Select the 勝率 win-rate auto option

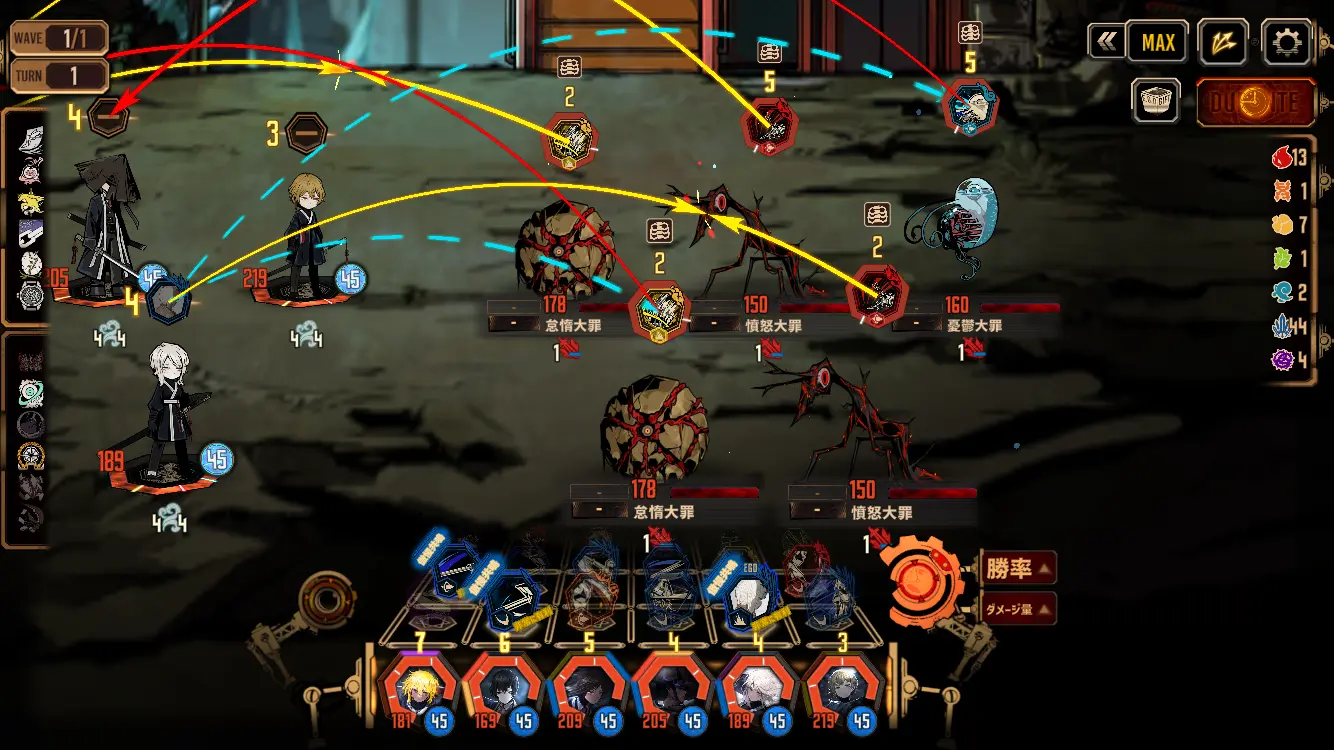click(x=1018, y=568)
